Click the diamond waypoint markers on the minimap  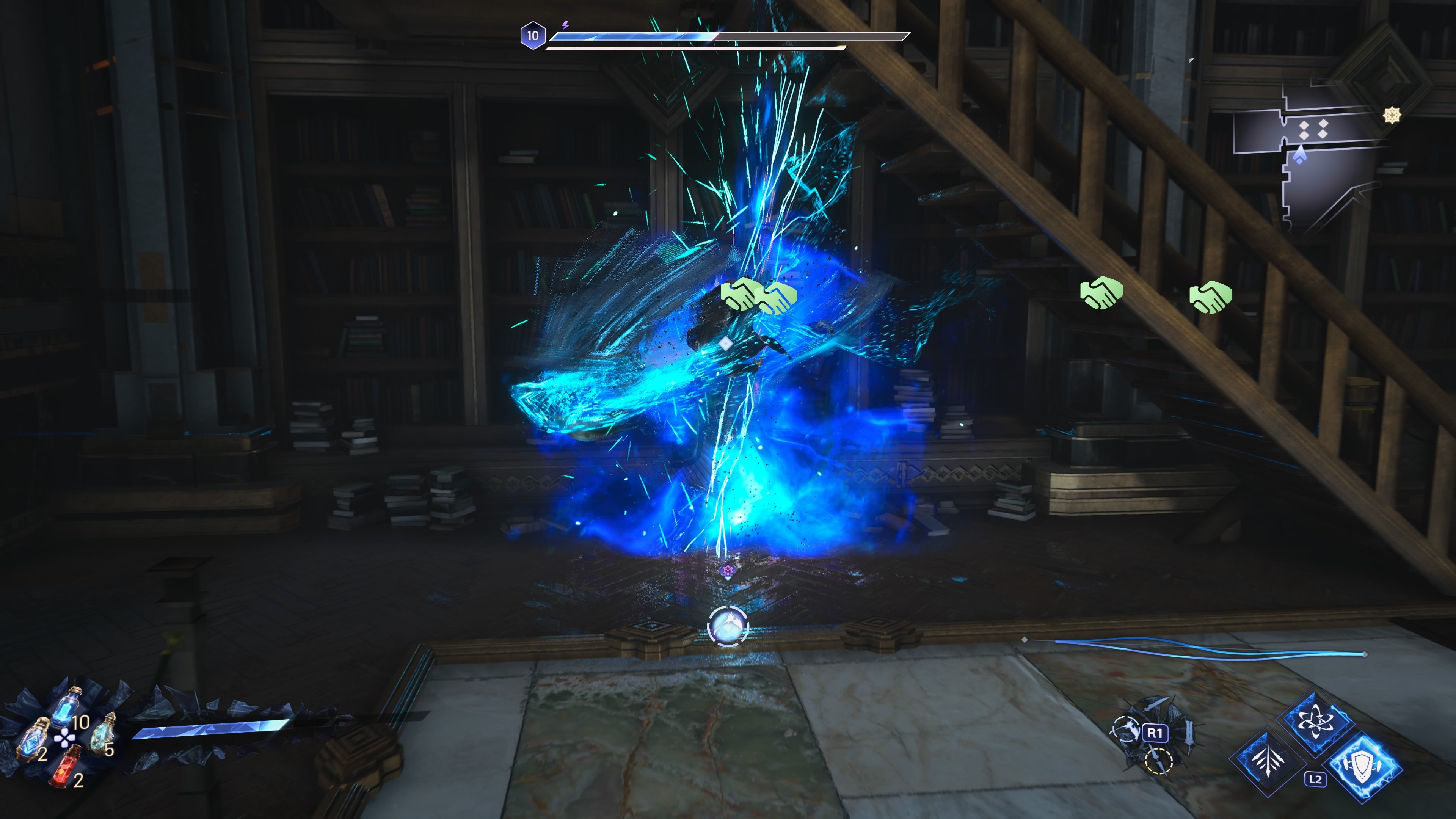pyautogui.click(x=1314, y=129)
